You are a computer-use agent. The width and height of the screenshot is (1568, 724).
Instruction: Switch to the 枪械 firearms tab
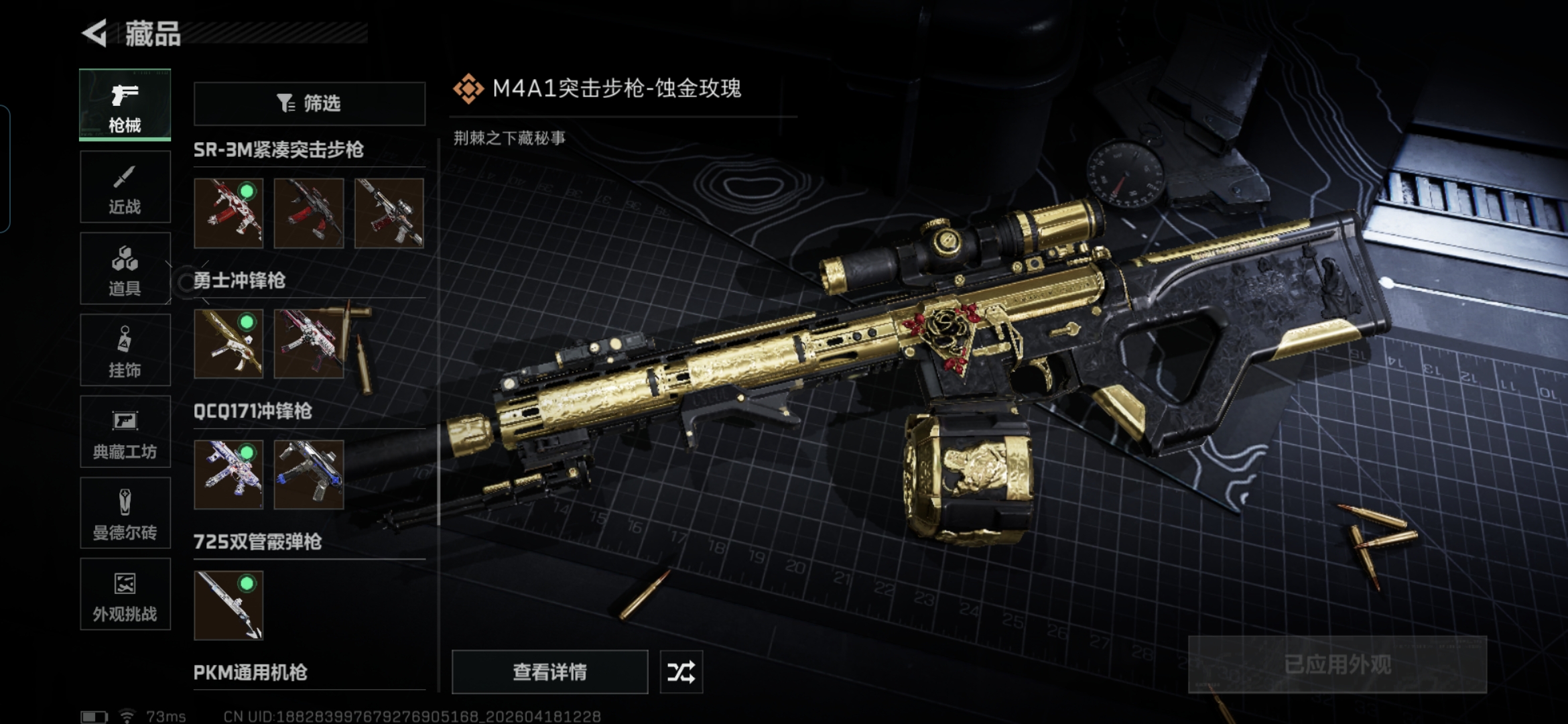pos(125,105)
